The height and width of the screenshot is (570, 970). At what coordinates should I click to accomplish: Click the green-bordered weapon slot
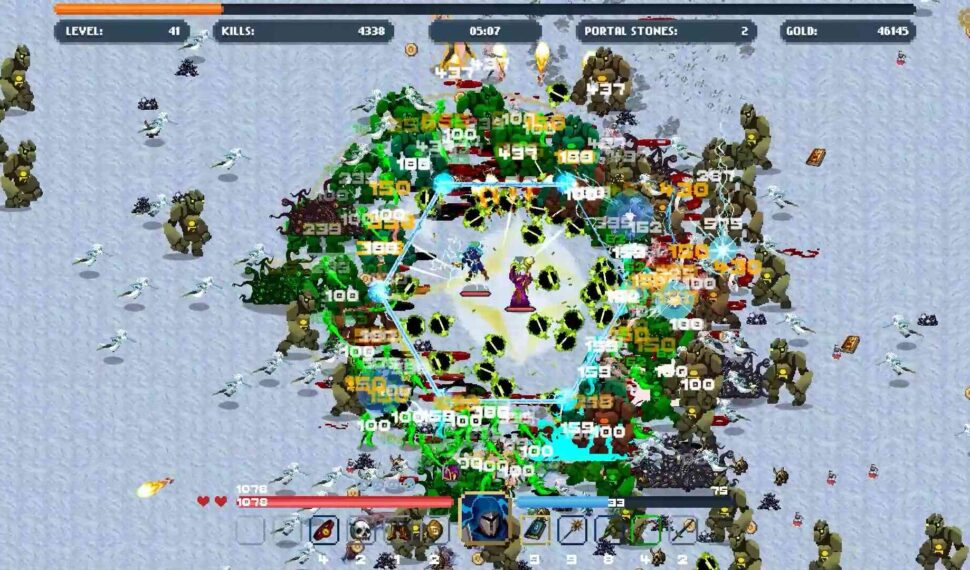[x=646, y=530]
